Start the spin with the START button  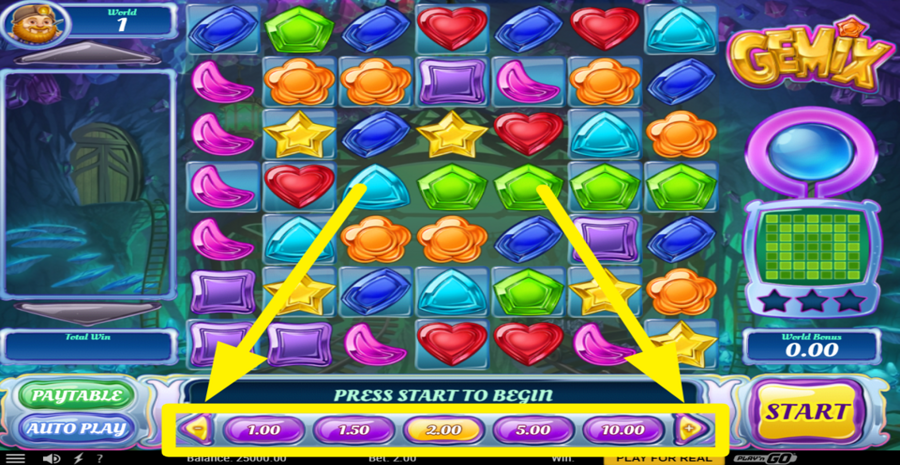coord(806,411)
